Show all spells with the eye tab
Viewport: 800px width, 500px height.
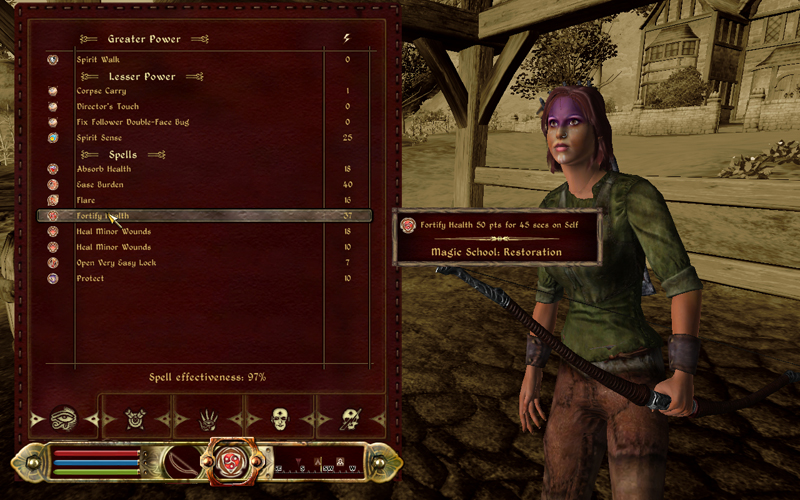click(x=64, y=419)
